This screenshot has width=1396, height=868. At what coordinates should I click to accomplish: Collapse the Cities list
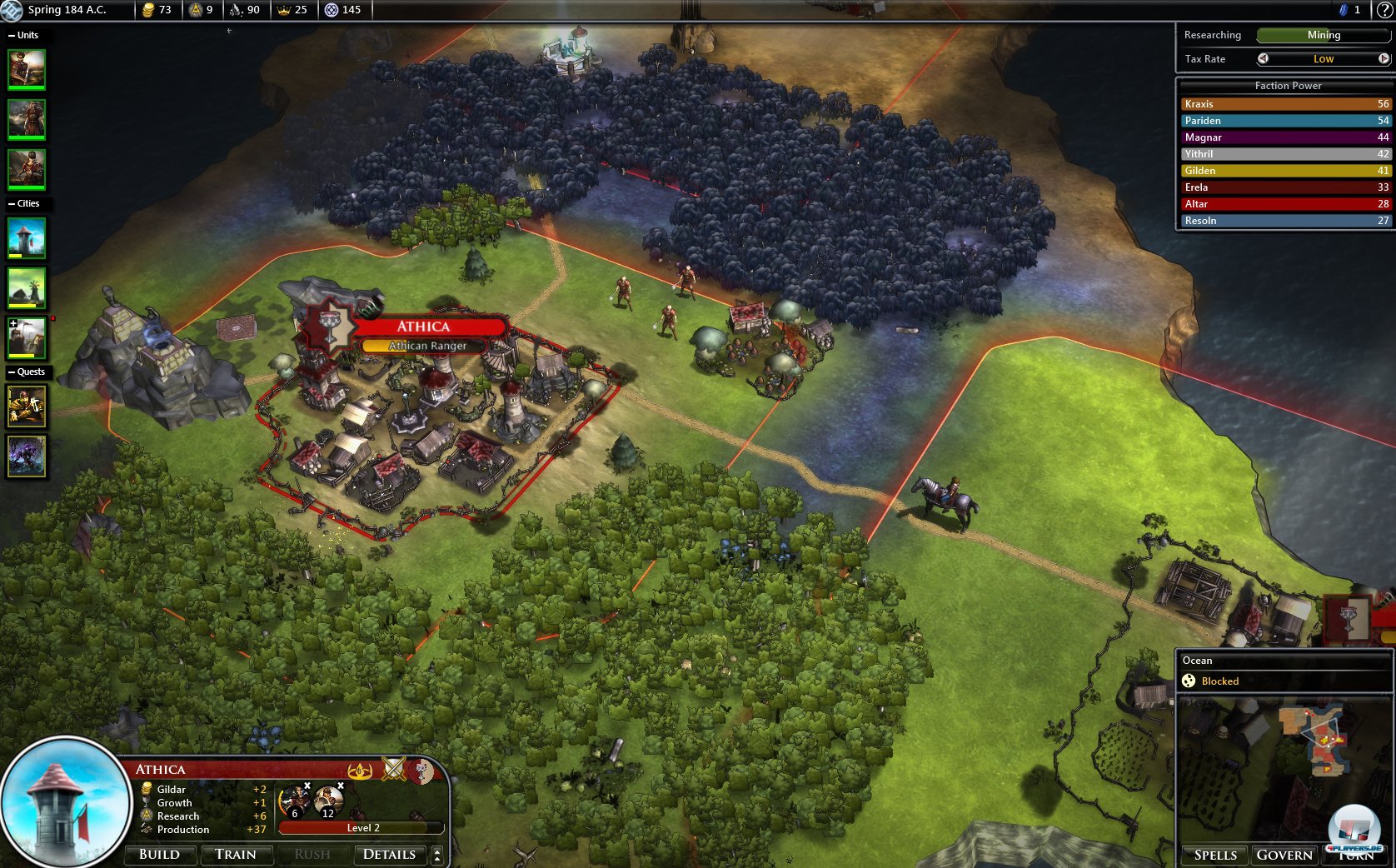click(12, 203)
